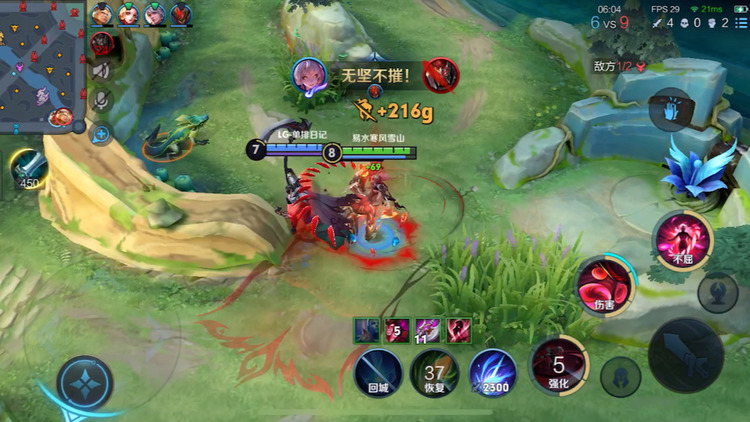
Task: Open the scoreboard list menu icon
Action: coord(740,23)
